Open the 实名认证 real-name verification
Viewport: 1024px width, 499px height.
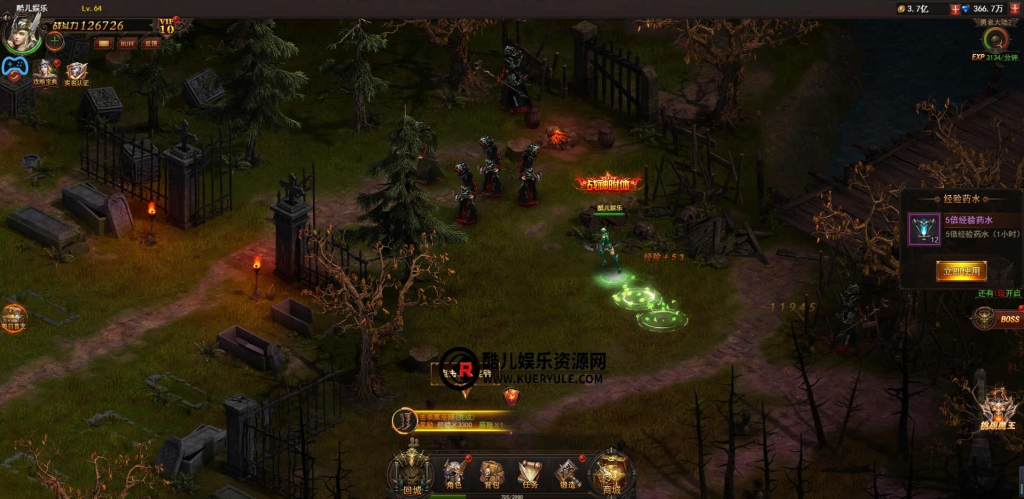pos(77,73)
